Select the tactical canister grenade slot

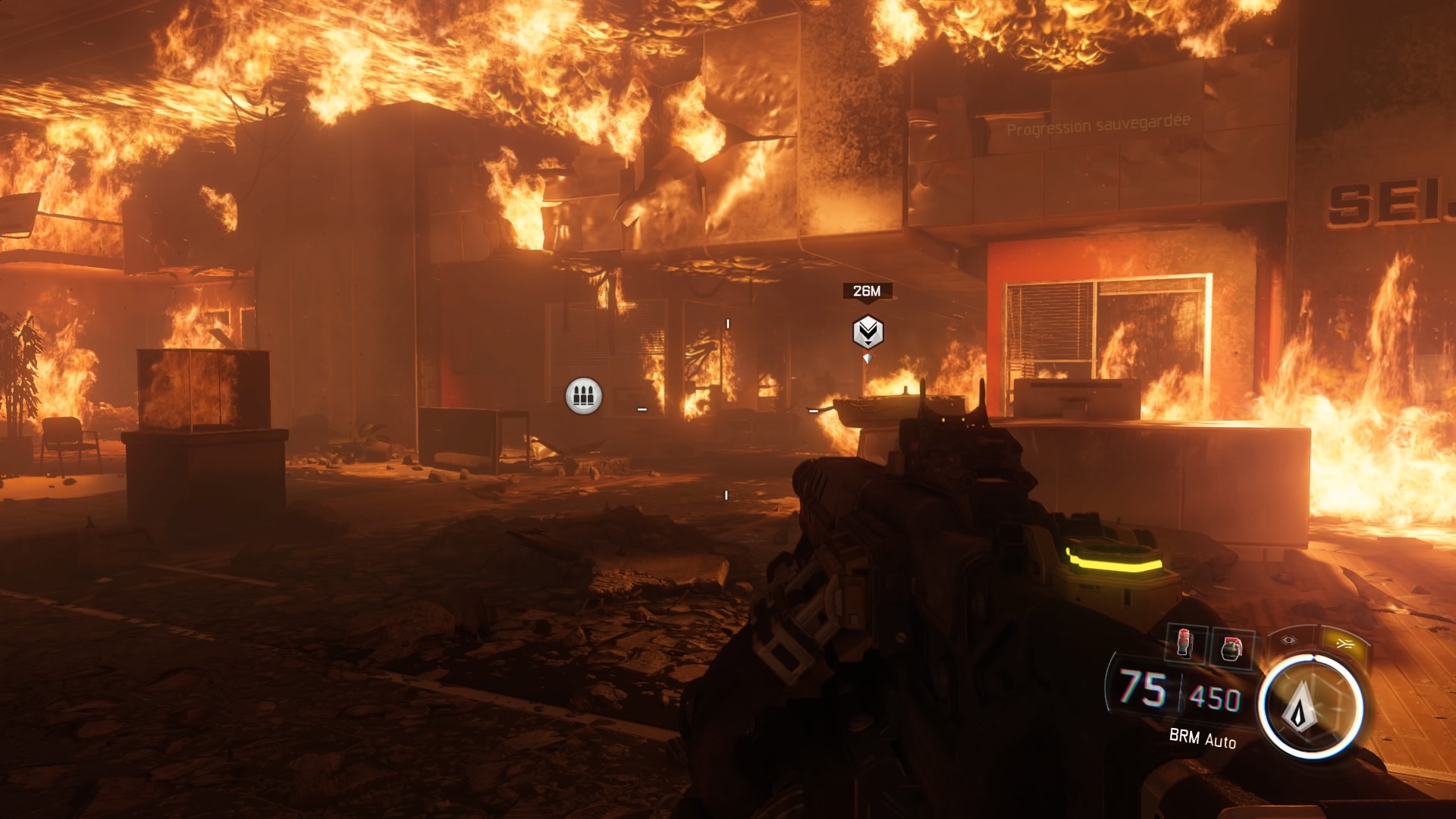(1185, 644)
